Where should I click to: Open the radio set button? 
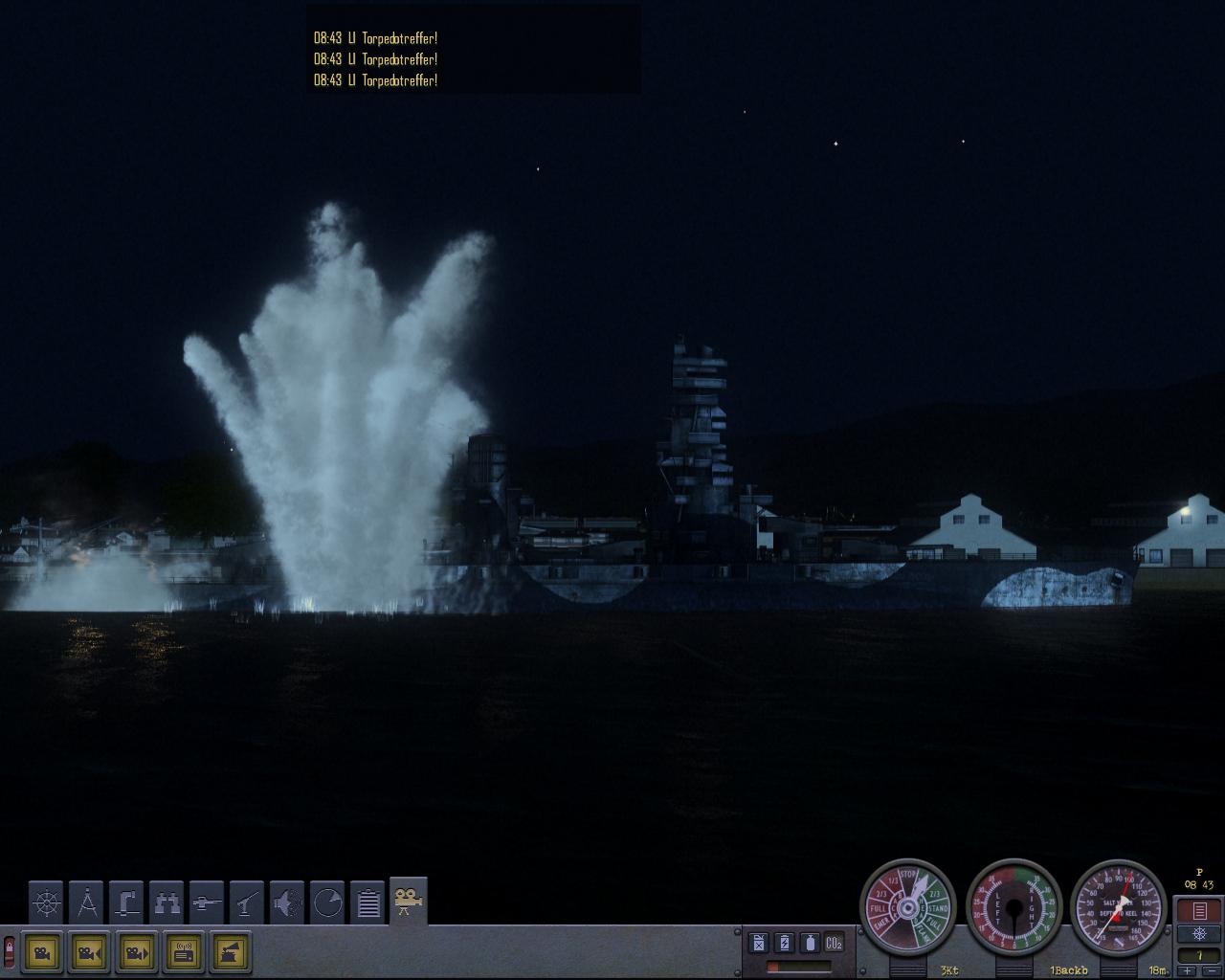pos(184,952)
